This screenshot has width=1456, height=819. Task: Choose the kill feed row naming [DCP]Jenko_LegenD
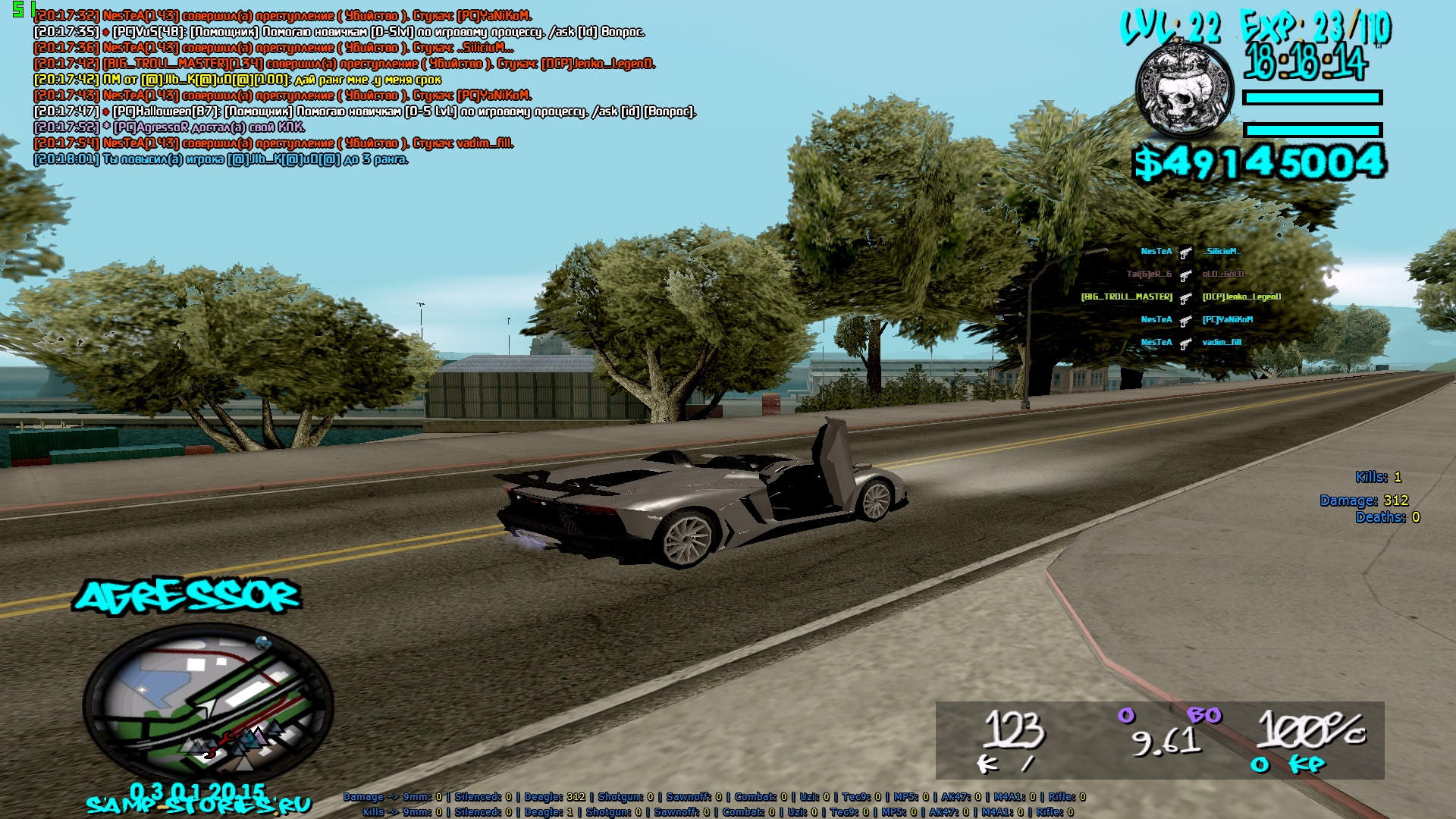click(1181, 297)
